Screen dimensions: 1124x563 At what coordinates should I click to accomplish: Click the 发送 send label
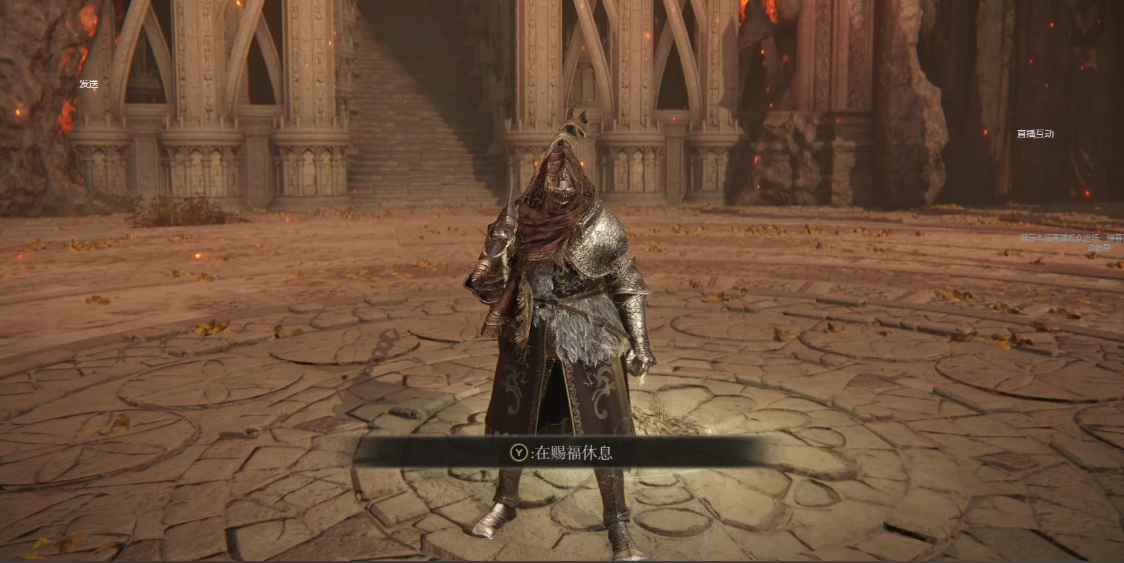[x=89, y=84]
